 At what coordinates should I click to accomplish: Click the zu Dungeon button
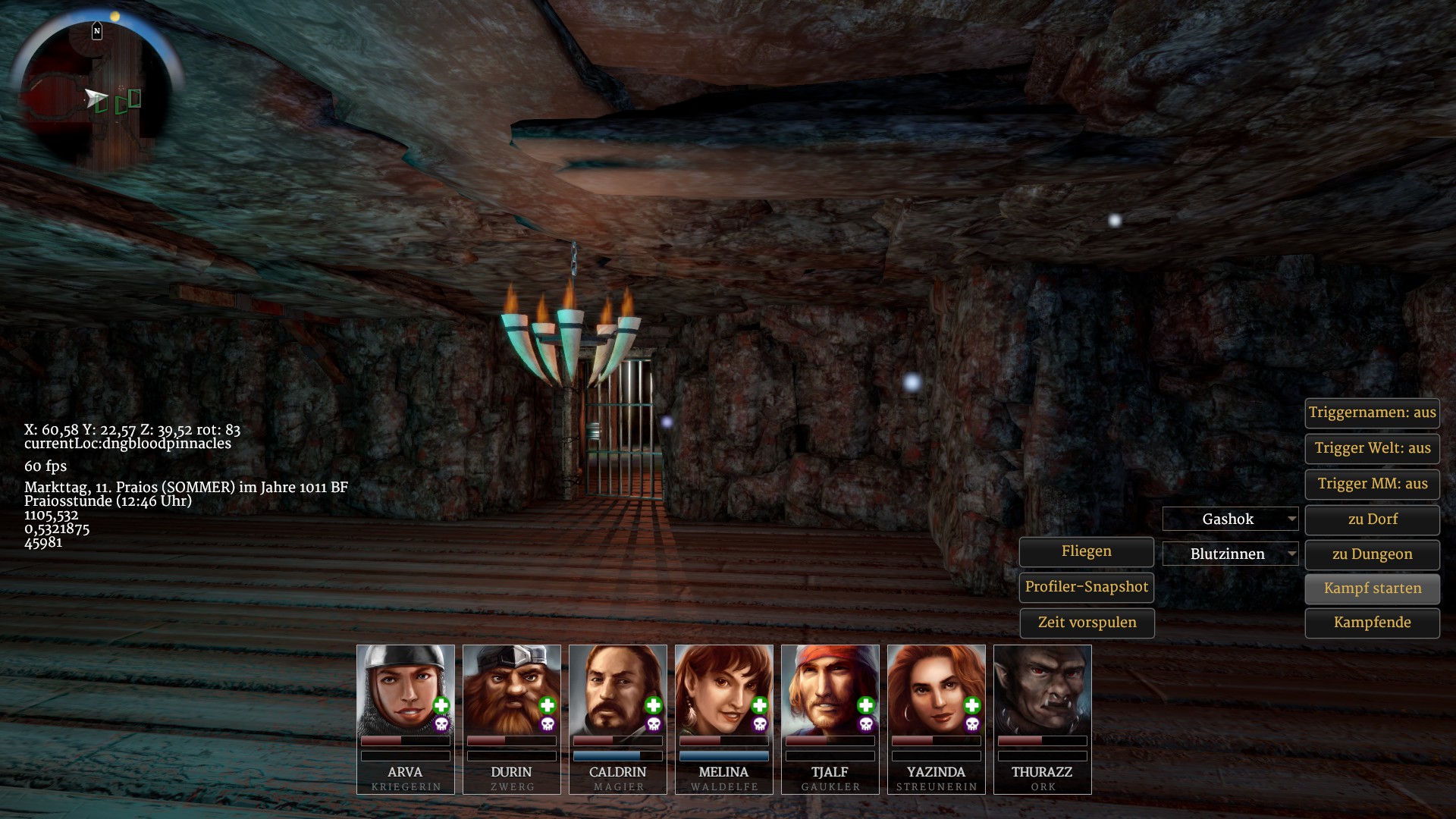coord(1372,554)
